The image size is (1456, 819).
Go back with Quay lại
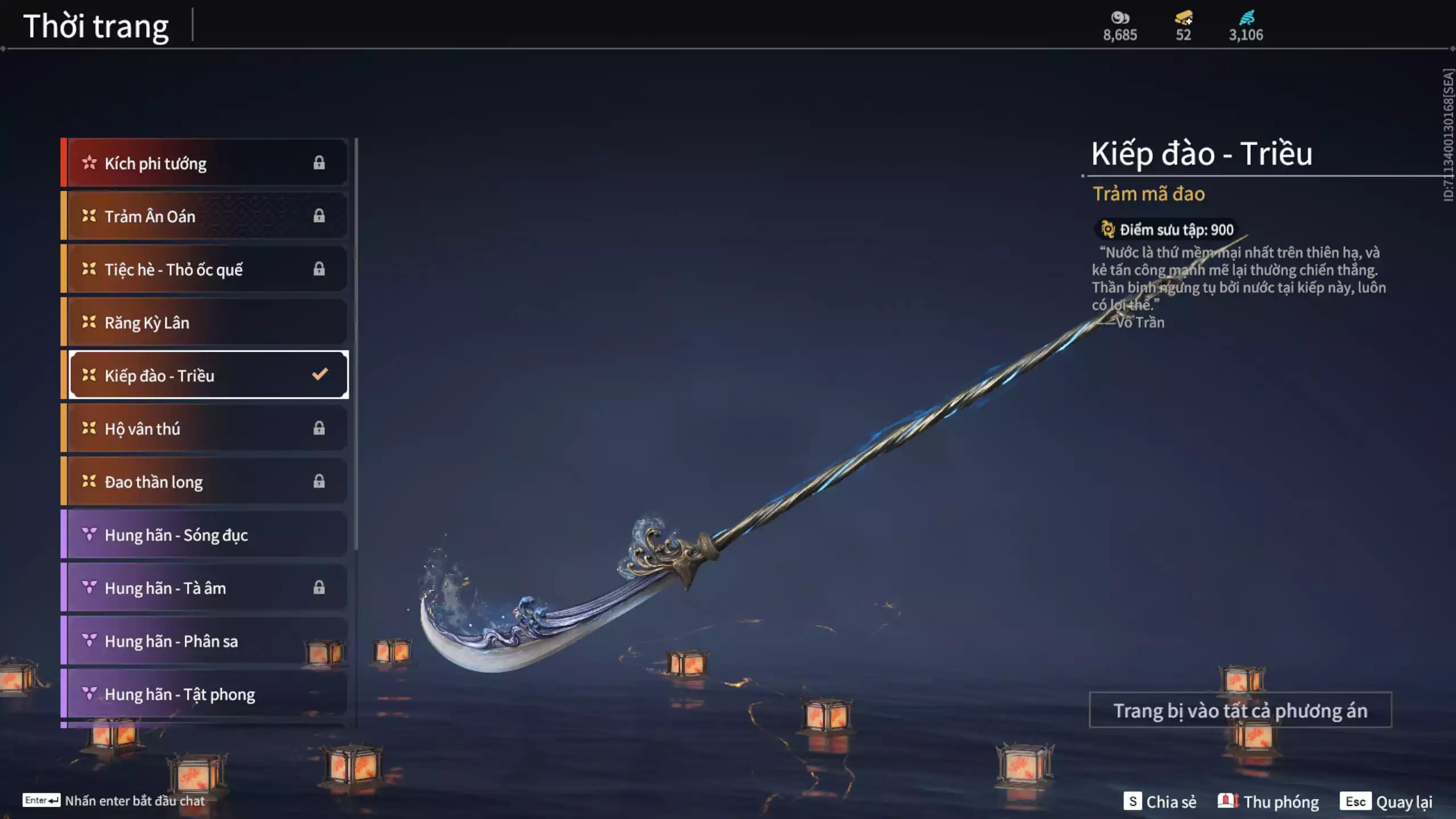pos(1386,801)
